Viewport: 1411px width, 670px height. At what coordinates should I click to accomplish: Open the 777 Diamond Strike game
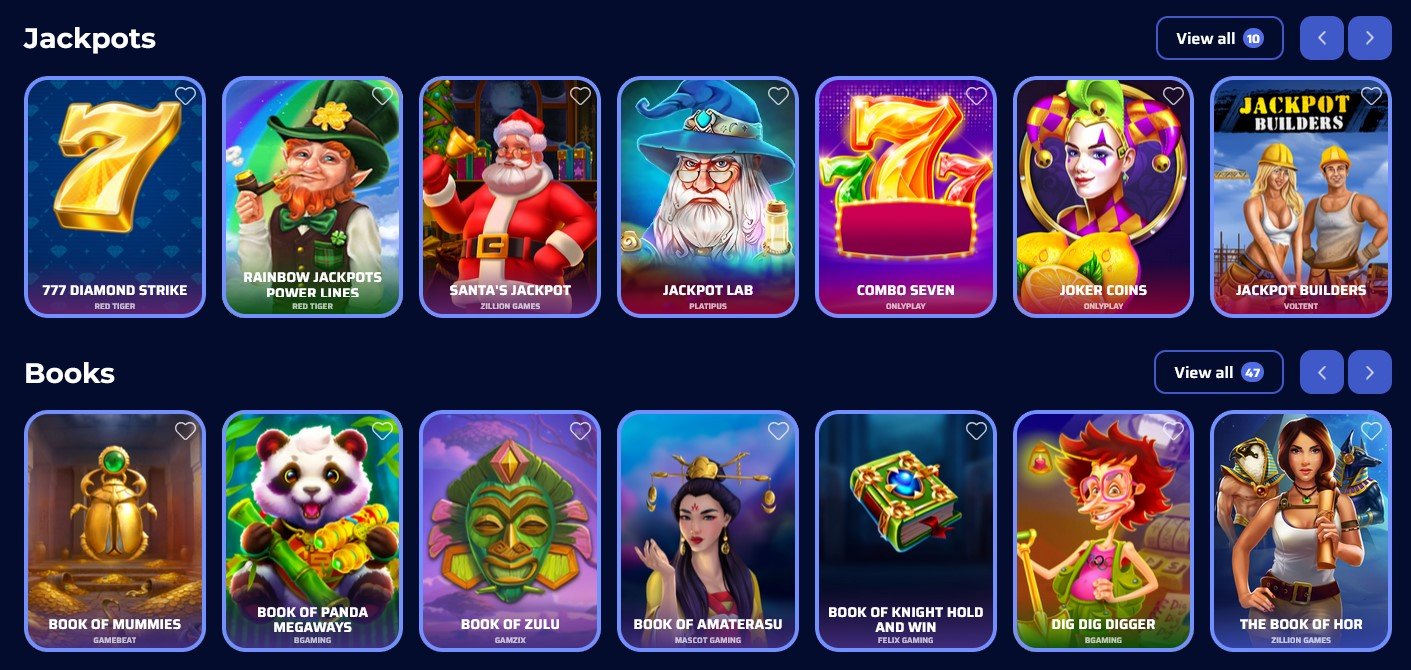pos(115,198)
